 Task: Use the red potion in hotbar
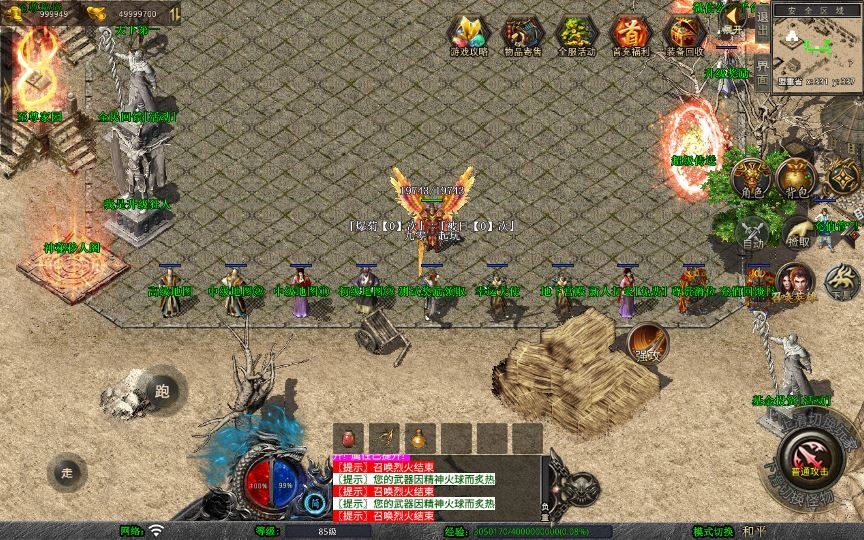(x=347, y=438)
